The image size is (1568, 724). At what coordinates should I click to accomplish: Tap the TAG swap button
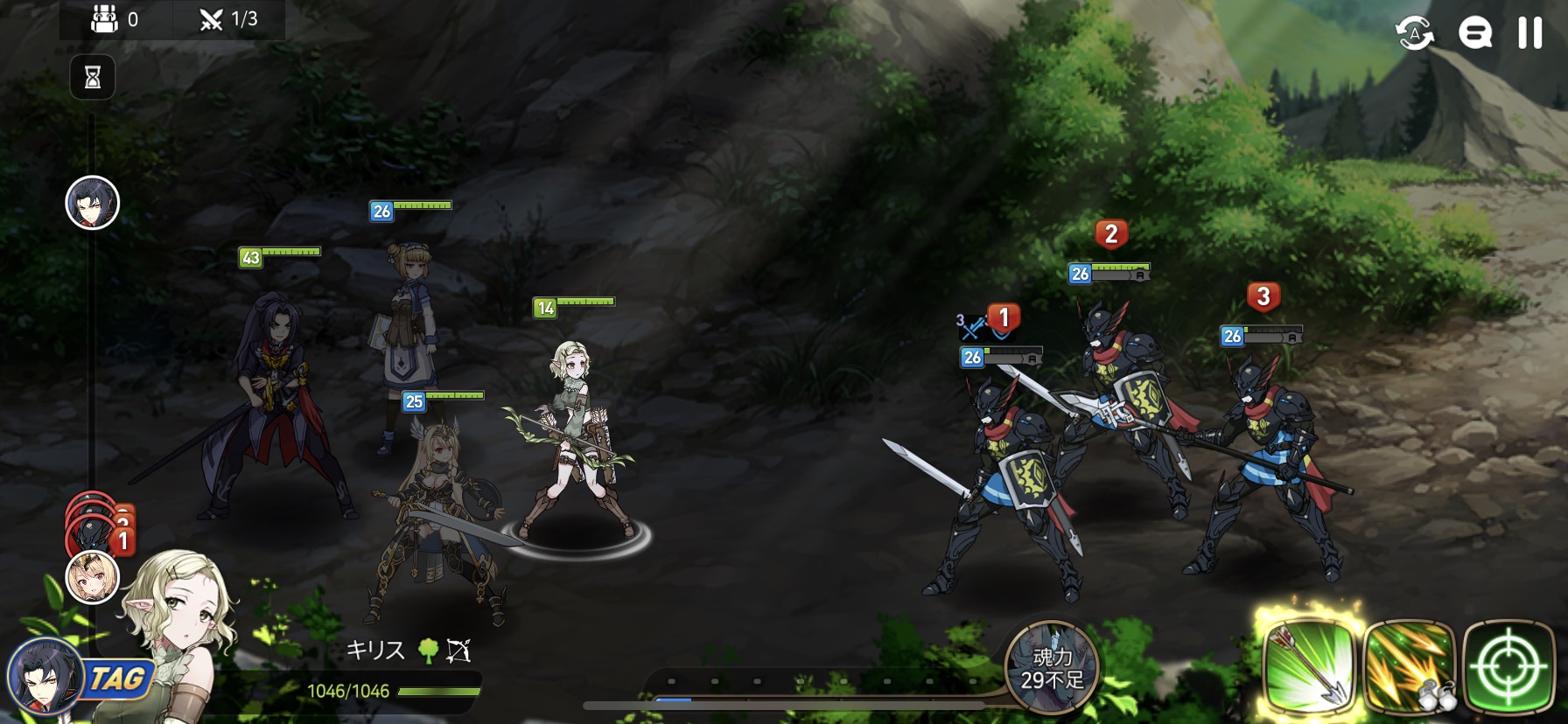pos(116,679)
